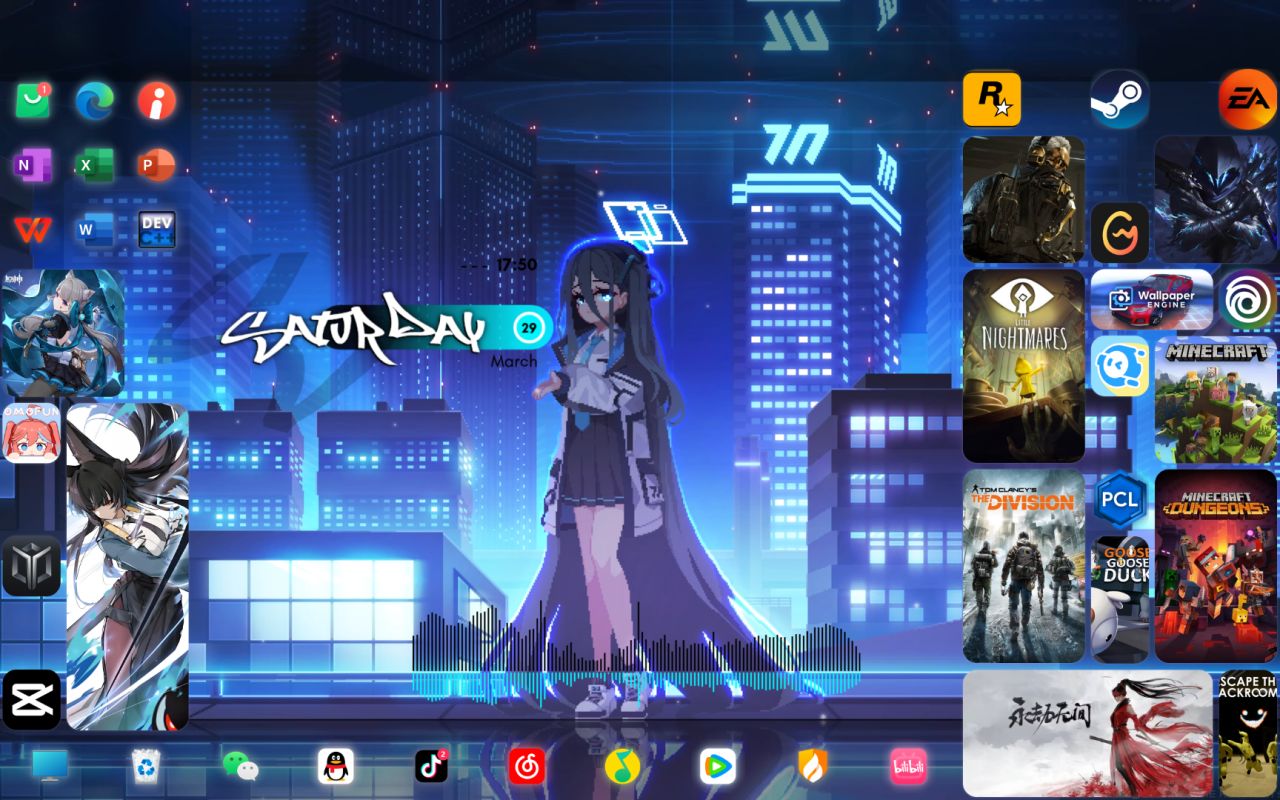Open WPS Office
This screenshot has width=1280, height=800.
click(33, 229)
